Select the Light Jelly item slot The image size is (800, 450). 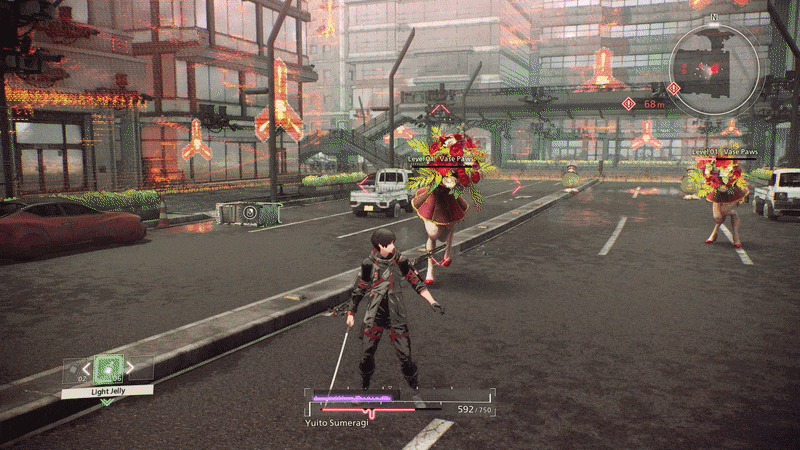click(x=108, y=370)
